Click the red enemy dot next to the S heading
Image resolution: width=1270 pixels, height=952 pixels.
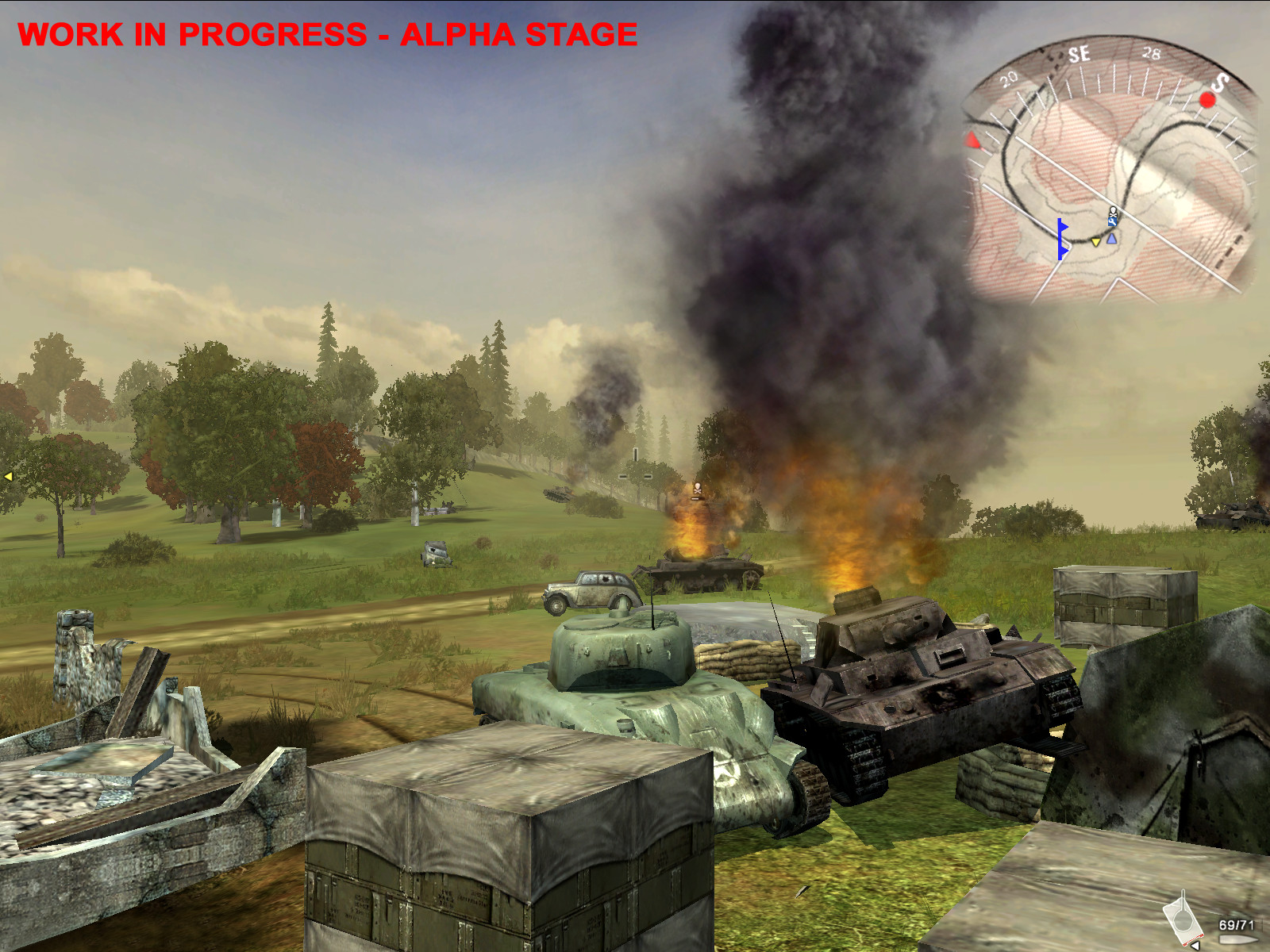point(1209,100)
